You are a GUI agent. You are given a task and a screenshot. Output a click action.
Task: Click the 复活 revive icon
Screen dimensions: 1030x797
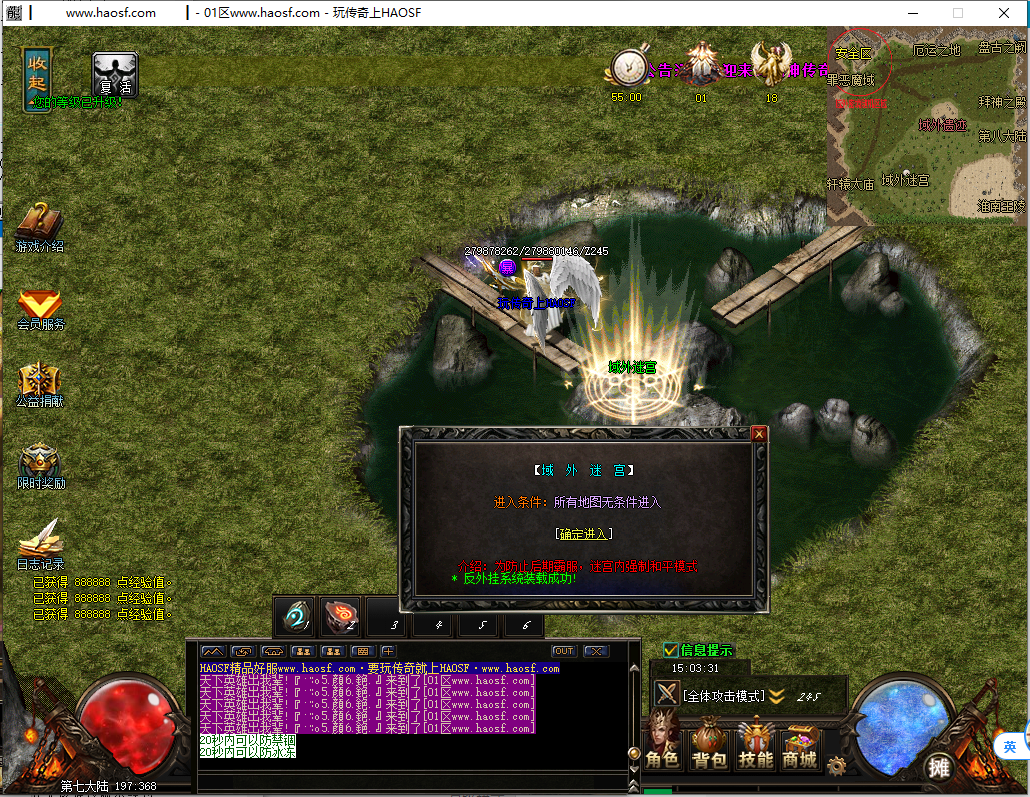[114, 74]
